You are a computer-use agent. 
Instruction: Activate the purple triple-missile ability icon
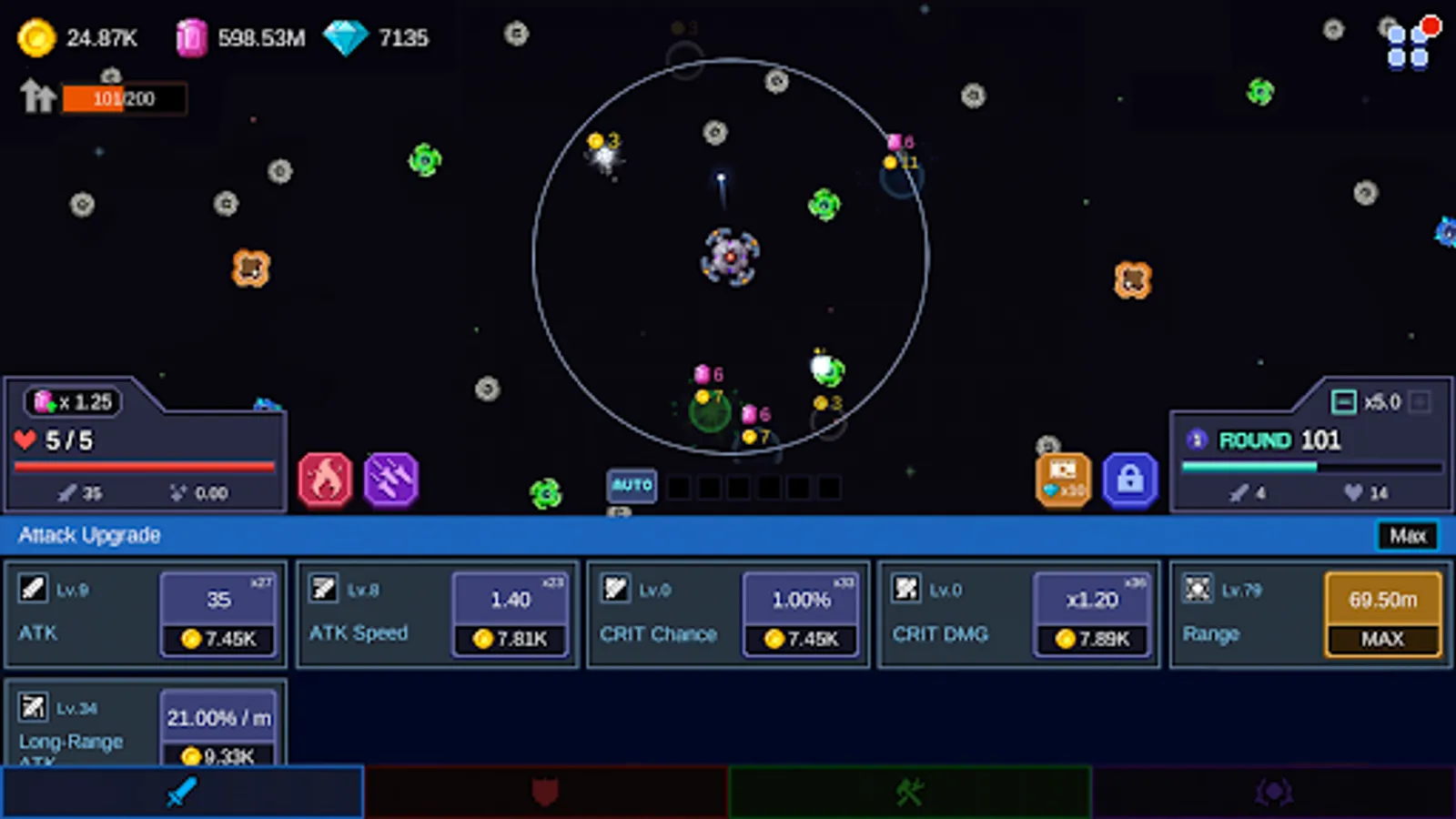coord(390,480)
